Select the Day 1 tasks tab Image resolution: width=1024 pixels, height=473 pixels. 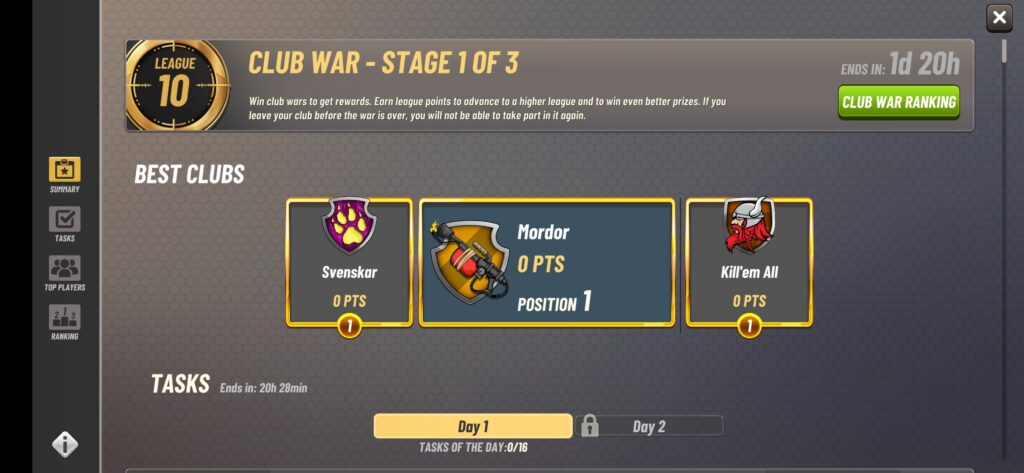(x=473, y=426)
